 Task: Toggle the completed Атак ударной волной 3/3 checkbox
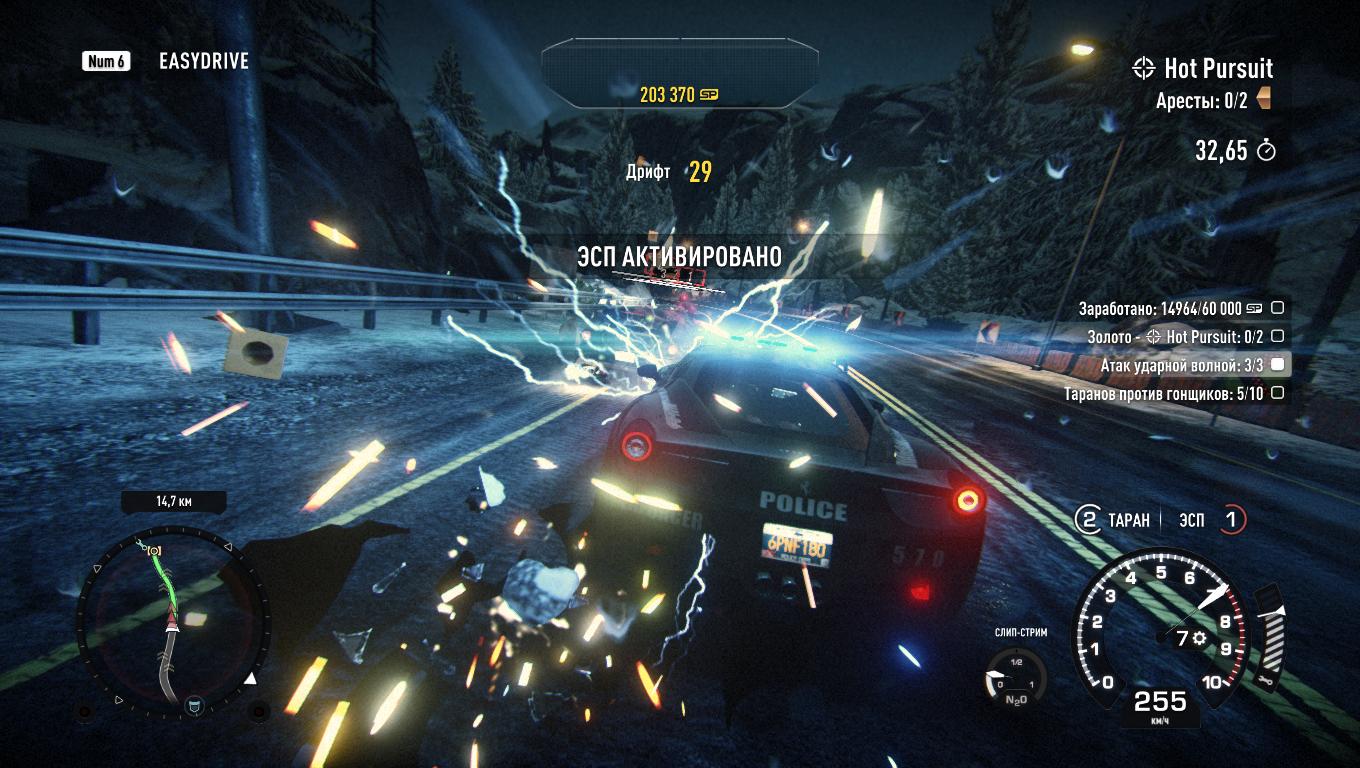click(1276, 365)
